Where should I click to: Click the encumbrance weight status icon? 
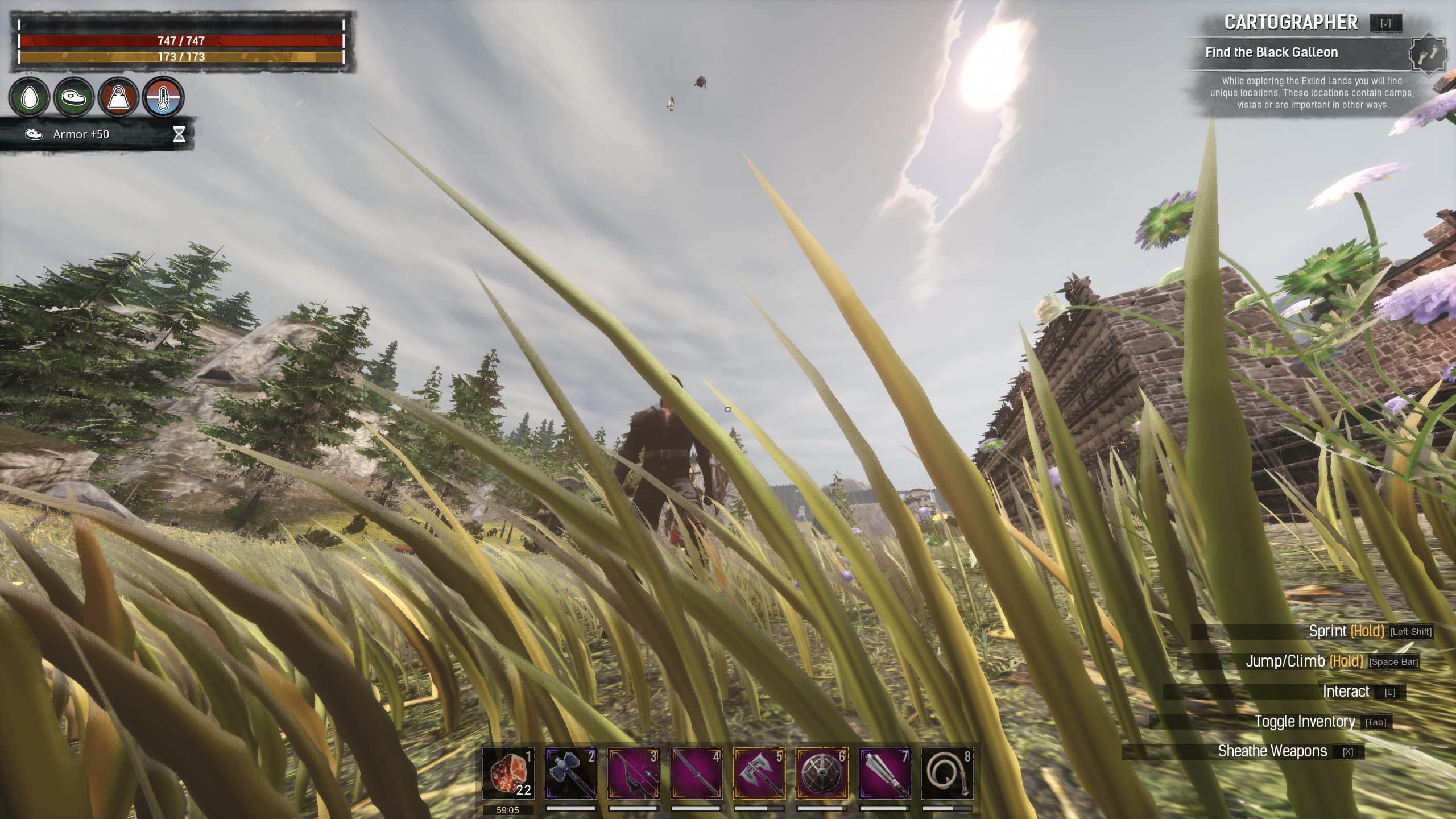coord(117,97)
